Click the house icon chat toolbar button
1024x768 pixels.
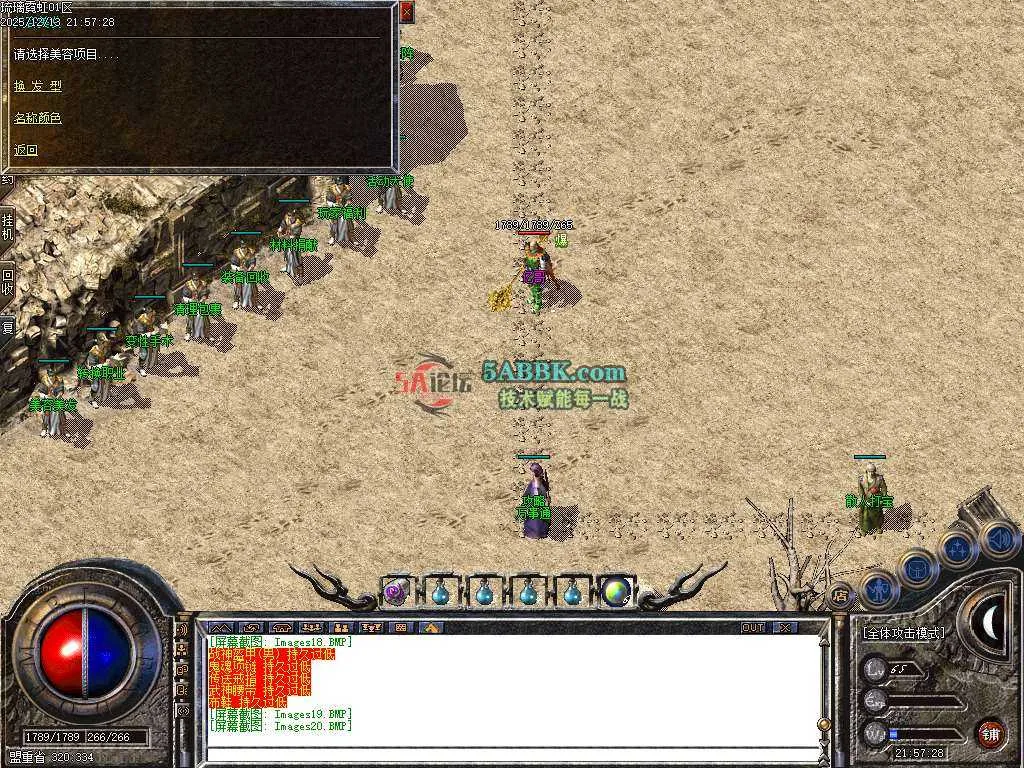431,627
